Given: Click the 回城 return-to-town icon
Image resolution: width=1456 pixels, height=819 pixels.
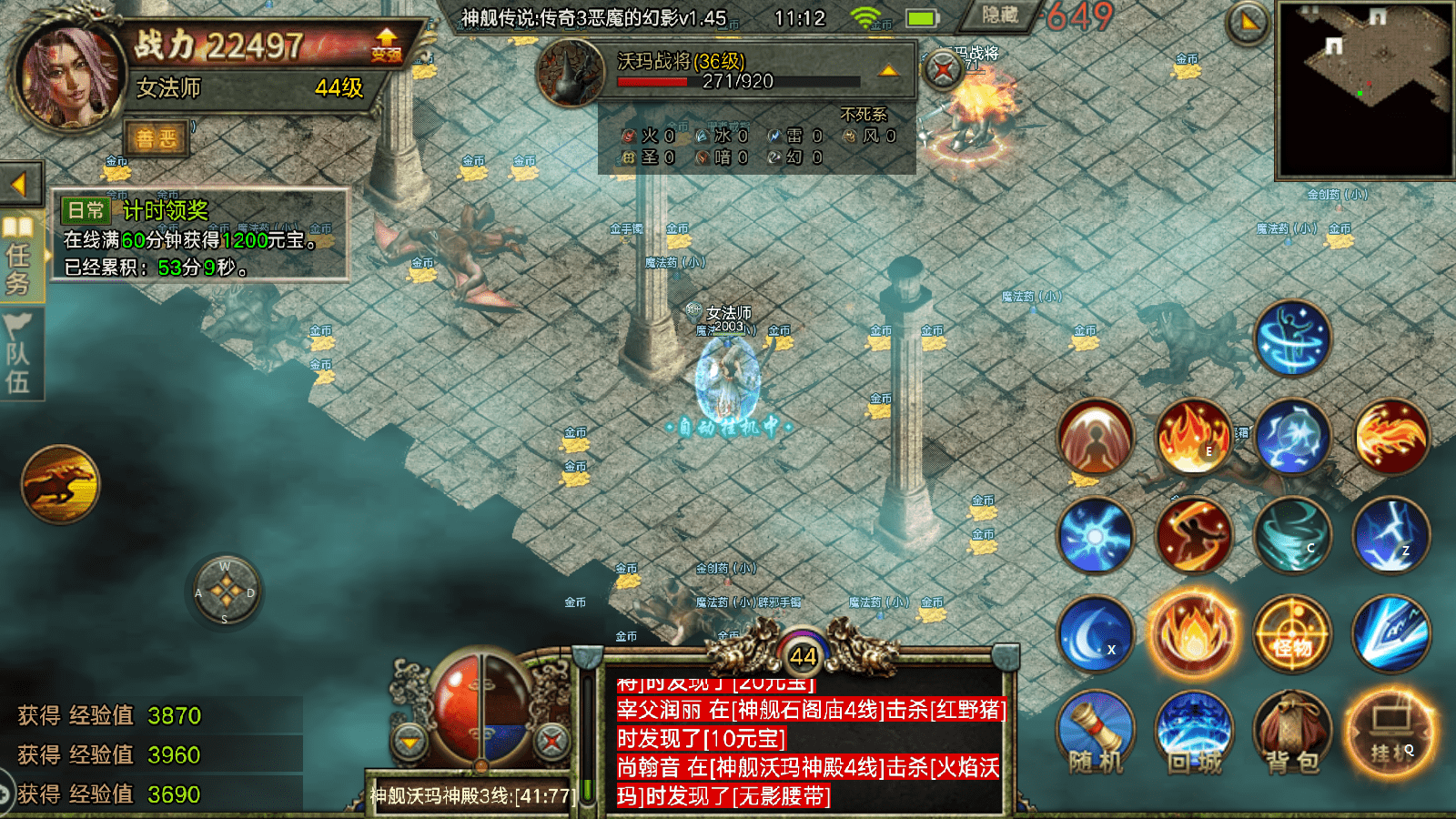Looking at the screenshot, I should point(1194,733).
